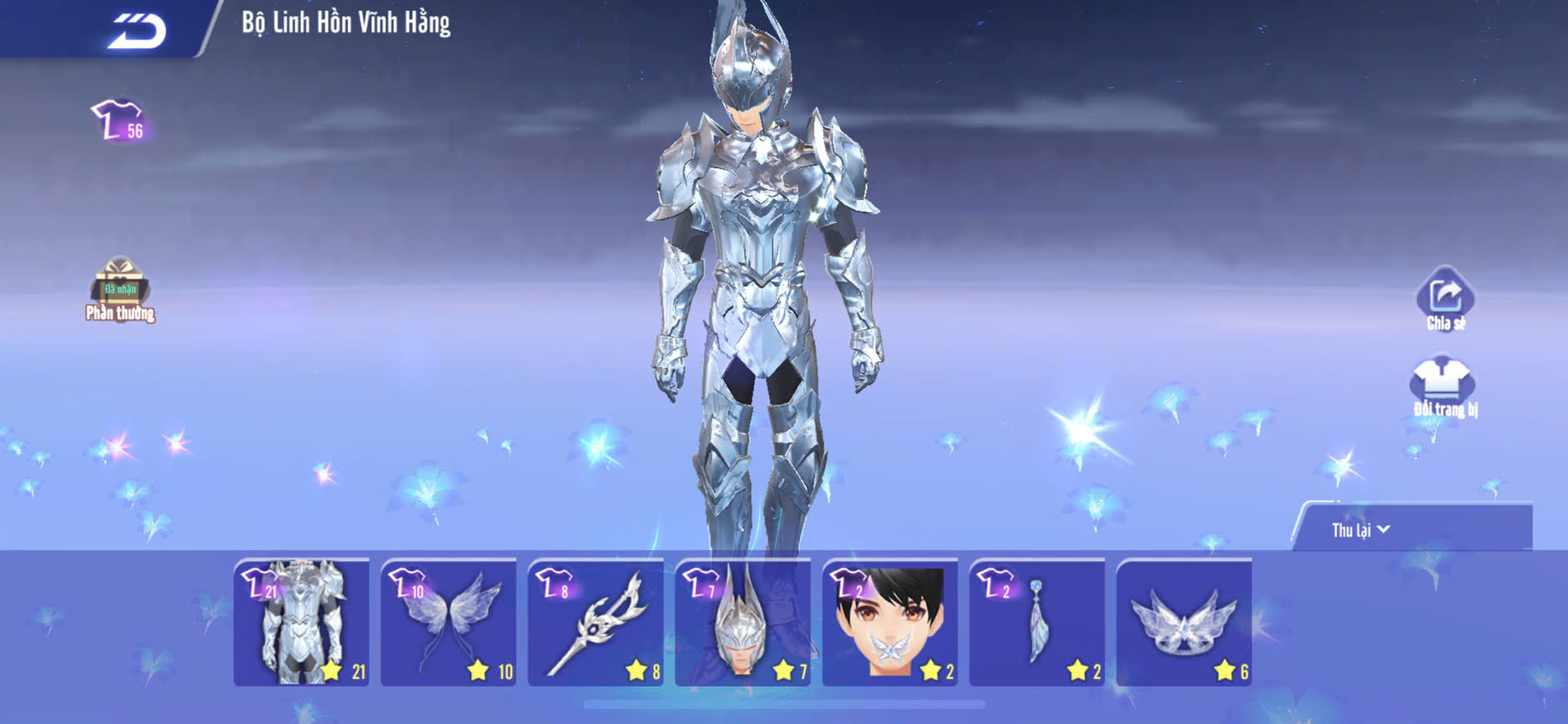Select the winged crown accessory slot
The height and width of the screenshot is (724, 1568).
[x=1184, y=622]
